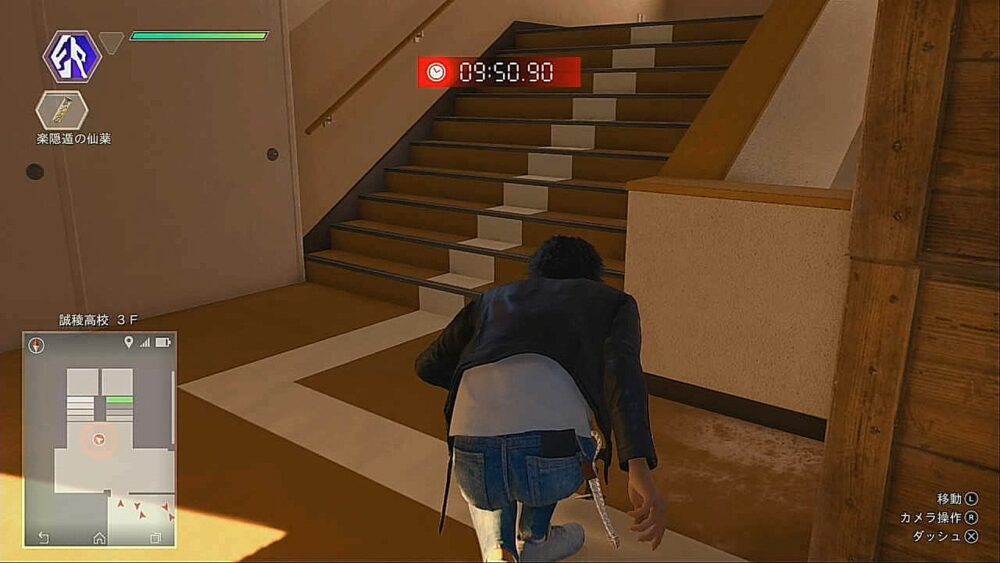Select the 楽隠遁の仙薬 item slot

(61, 109)
